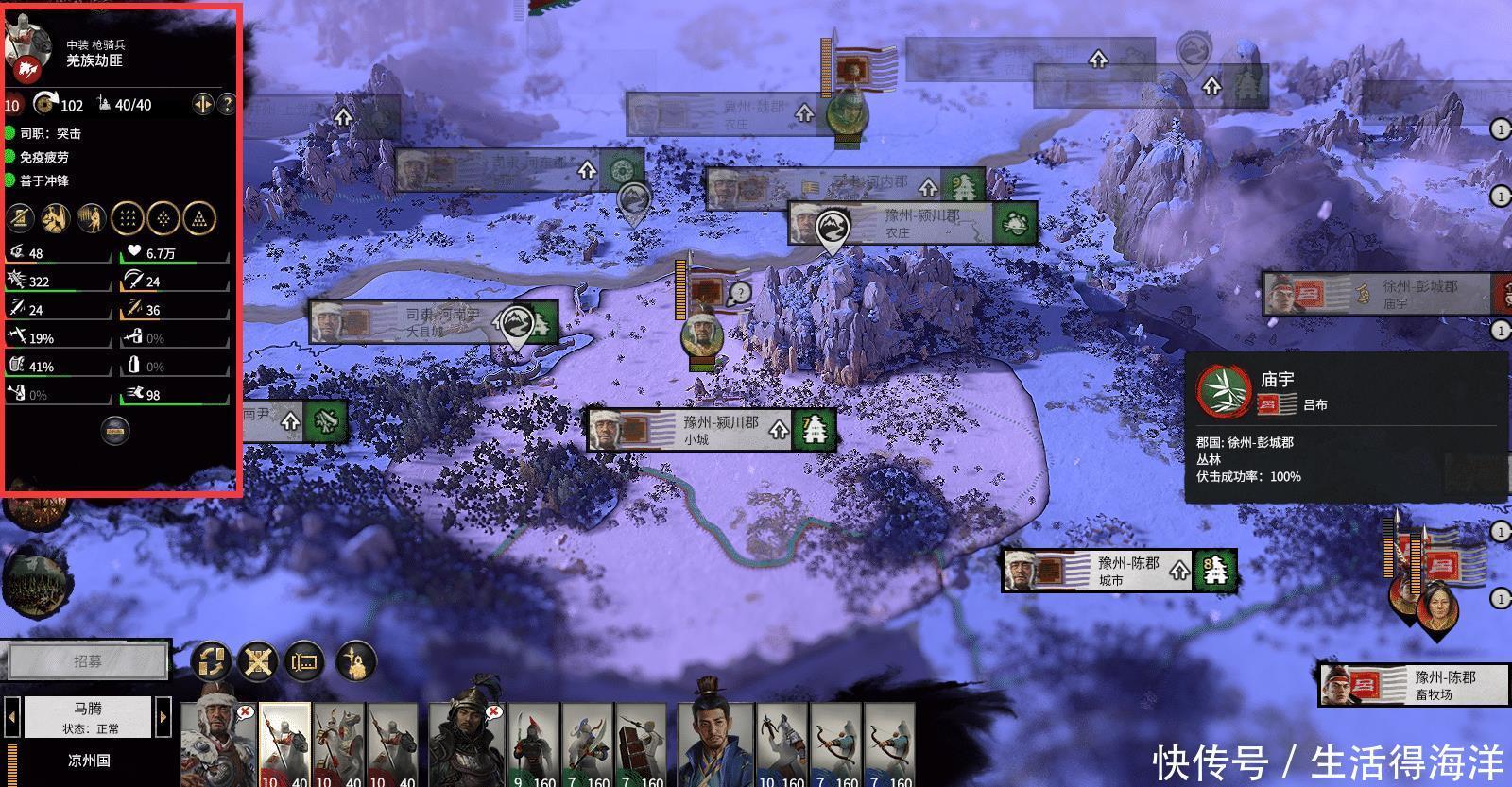This screenshot has height=787, width=1512.
Task: Click the 招募 recruit button
Action: tap(86, 661)
